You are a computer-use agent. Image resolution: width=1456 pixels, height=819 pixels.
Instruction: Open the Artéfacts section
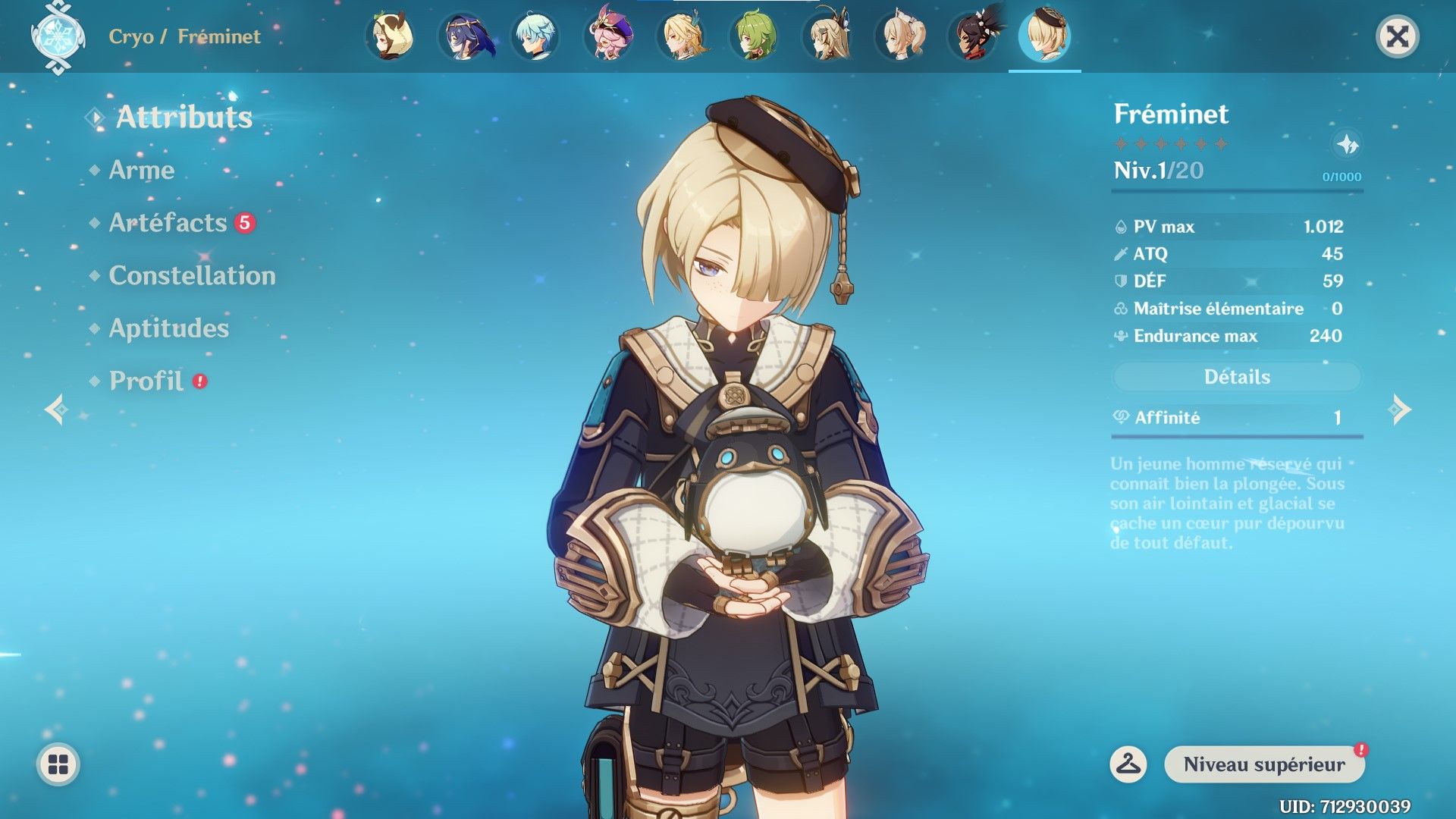pyautogui.click(x=168, y=223)
